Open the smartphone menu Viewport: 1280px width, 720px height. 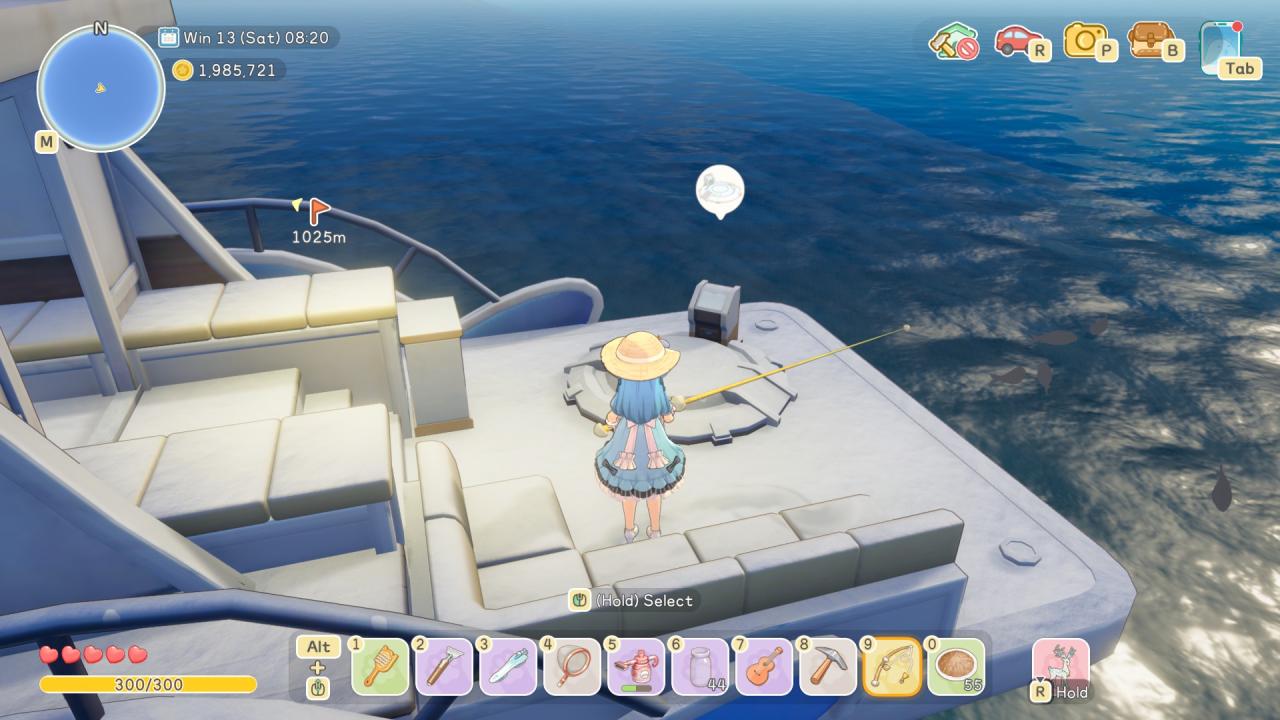coord(1220,44)
